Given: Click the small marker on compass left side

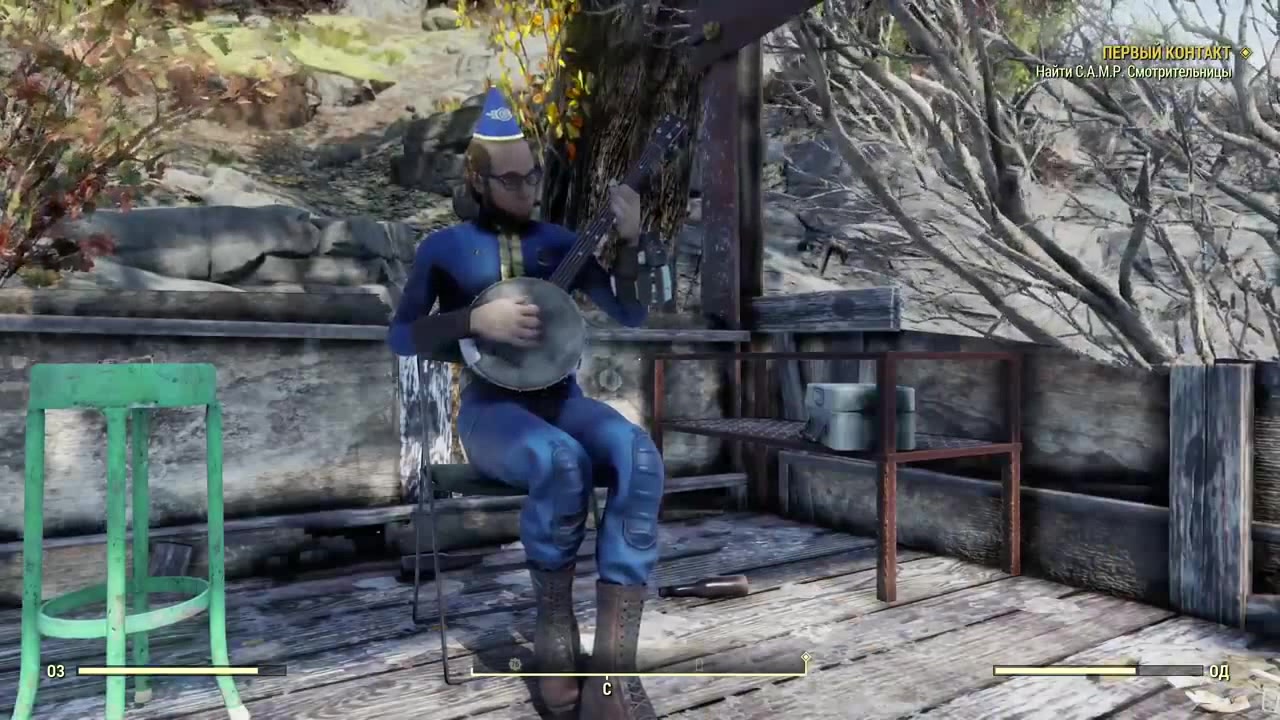Looking at the screenshot, I should 514,663.
